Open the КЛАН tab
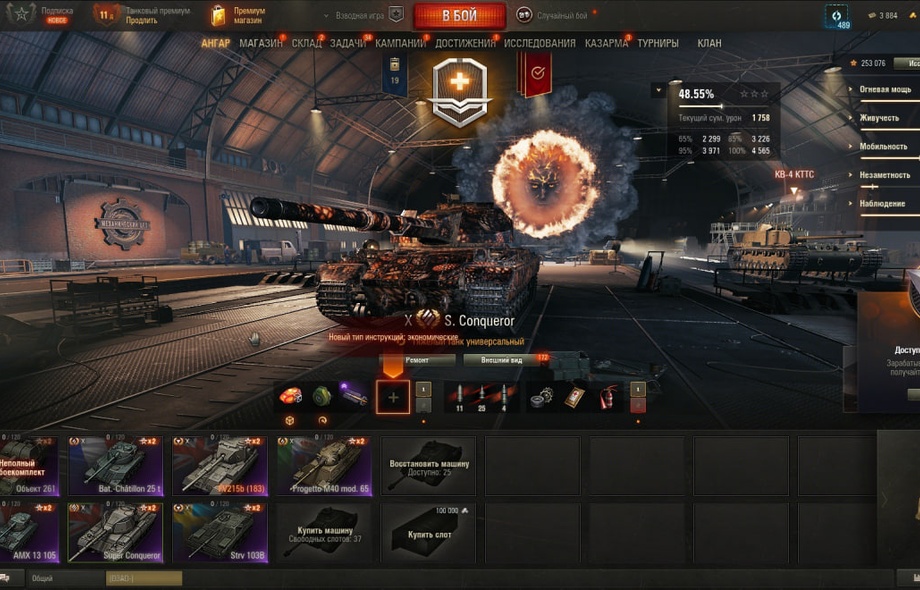Viewport: 920px width, 590px height. 709,43
